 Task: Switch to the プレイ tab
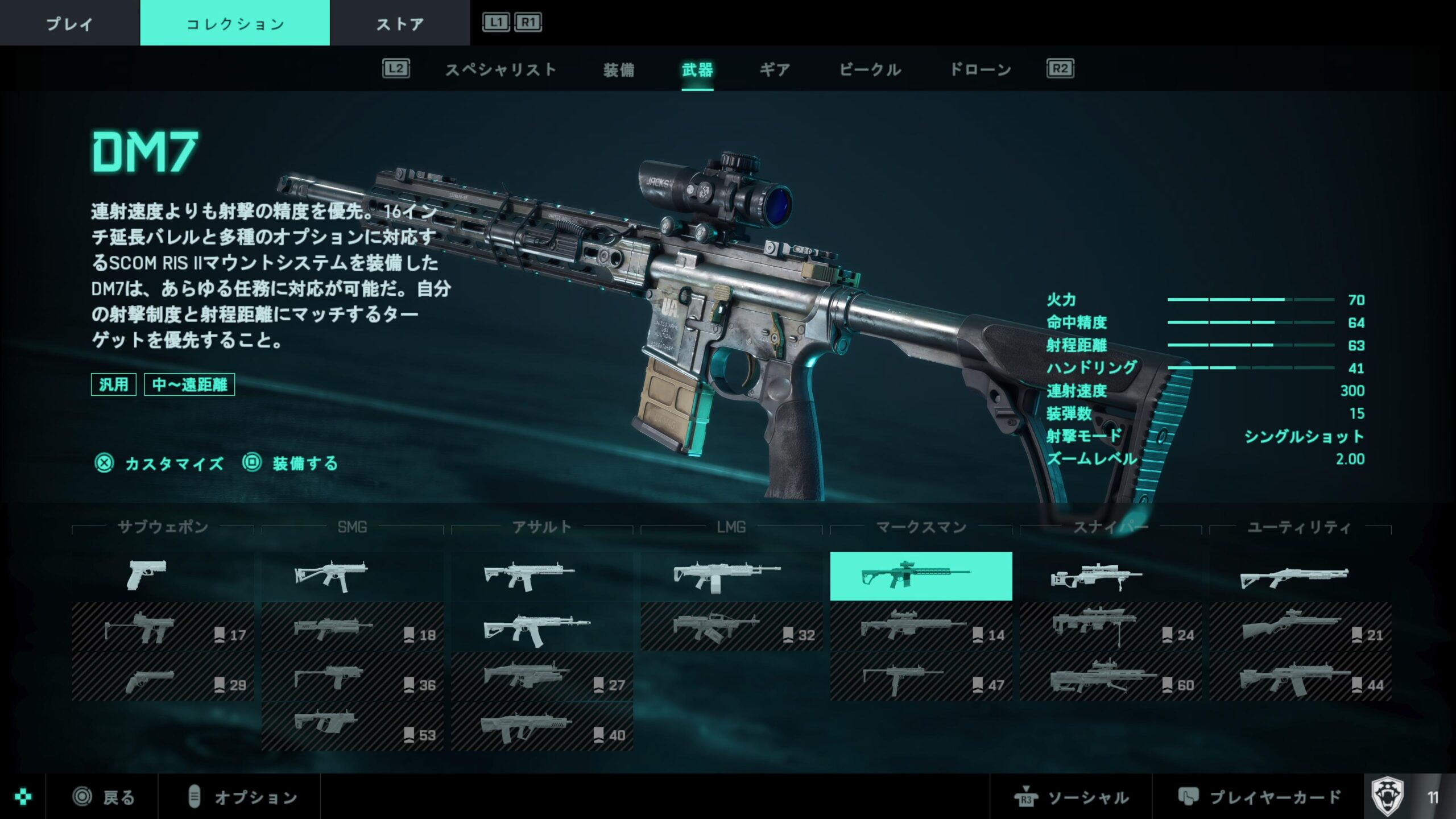pos(69,23)
